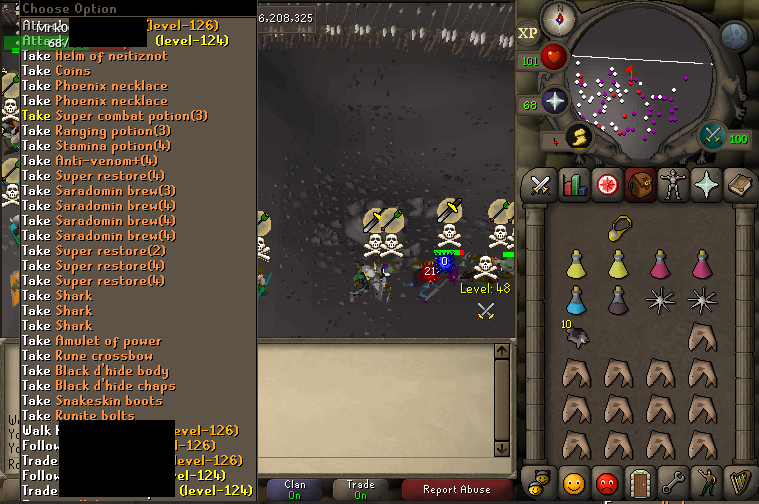This screenshot has height=504, width=759.
Task: Open the combat options tab
Action: pyautogui.click(x=541, y=185)
